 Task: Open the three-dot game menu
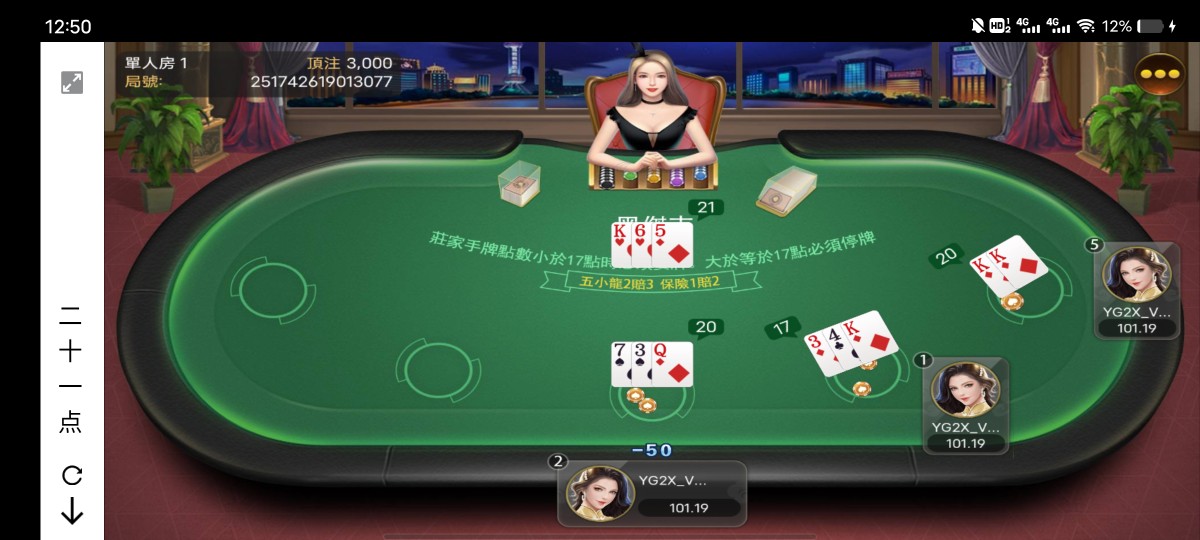click(x=1160, y=75)
